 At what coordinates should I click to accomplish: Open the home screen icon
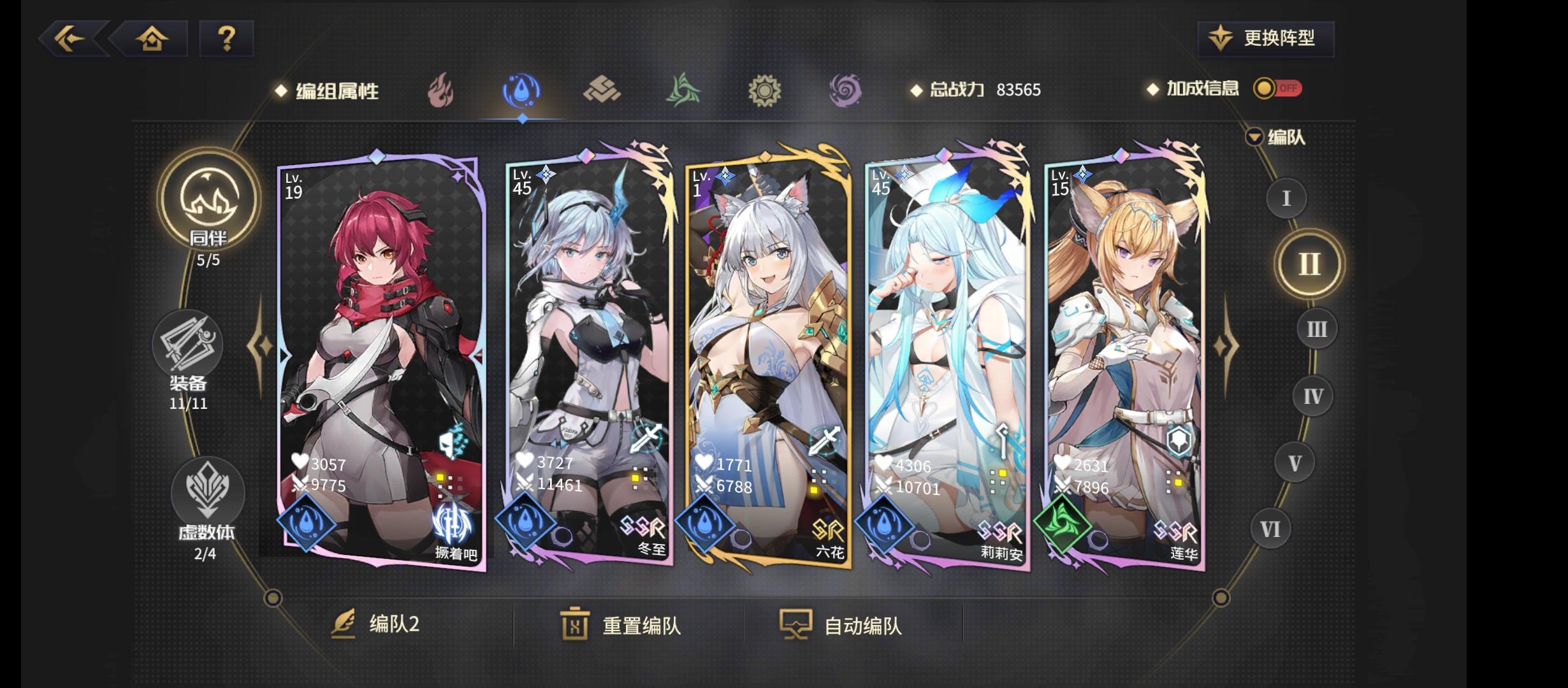(151, 39)
